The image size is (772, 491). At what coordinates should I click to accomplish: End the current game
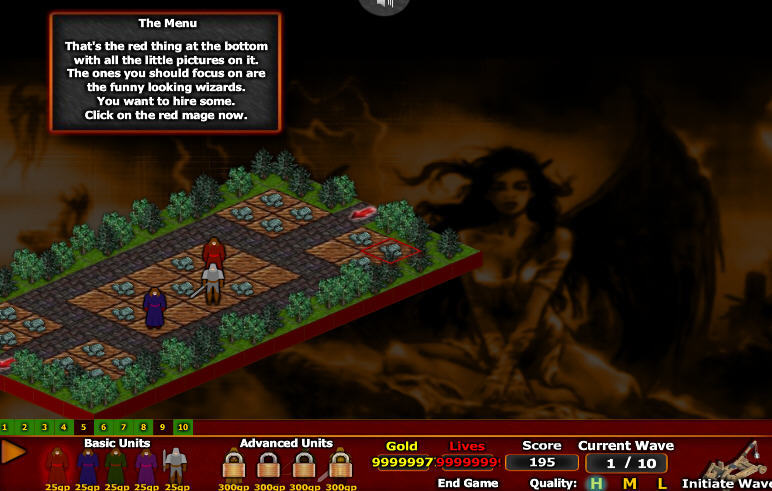[467, 483]
